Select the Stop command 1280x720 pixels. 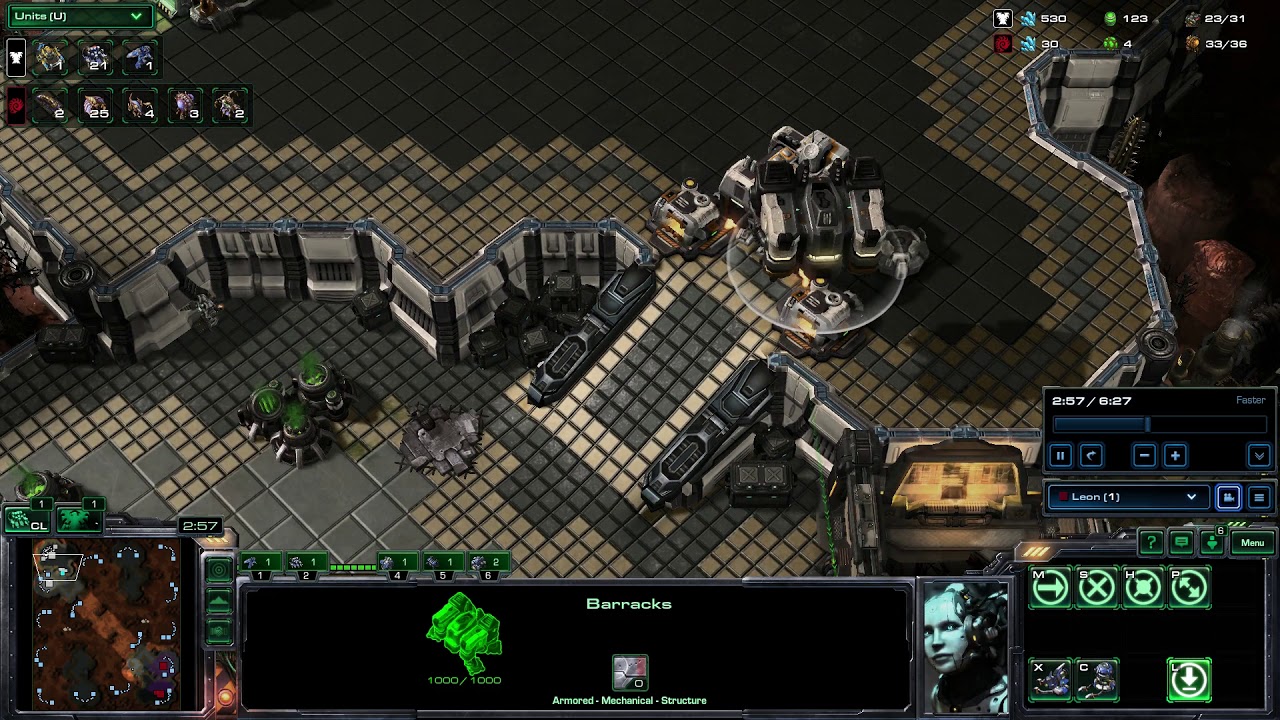[x=1097, y=588]
